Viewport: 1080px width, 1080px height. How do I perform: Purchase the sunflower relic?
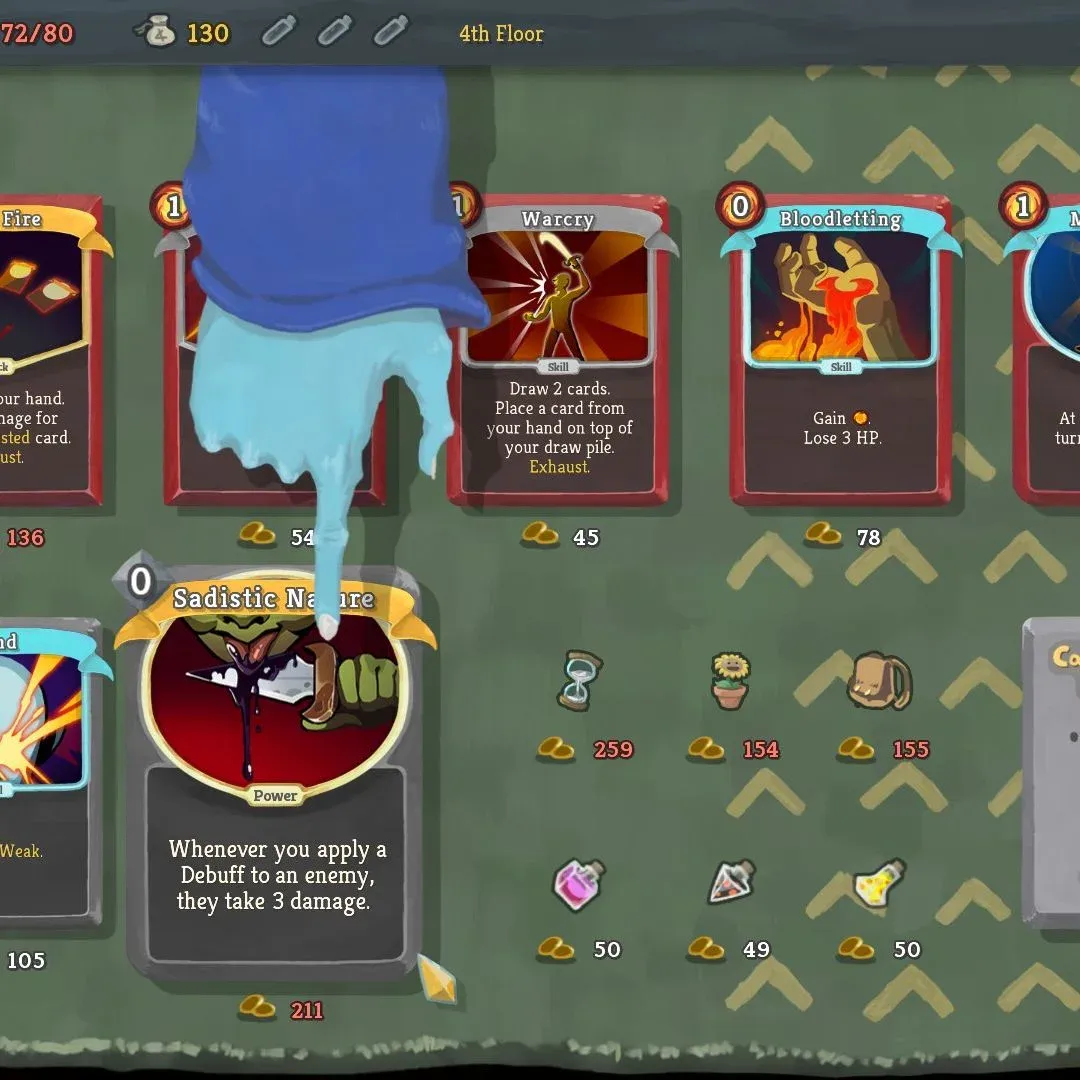click(x=730, y=681)
